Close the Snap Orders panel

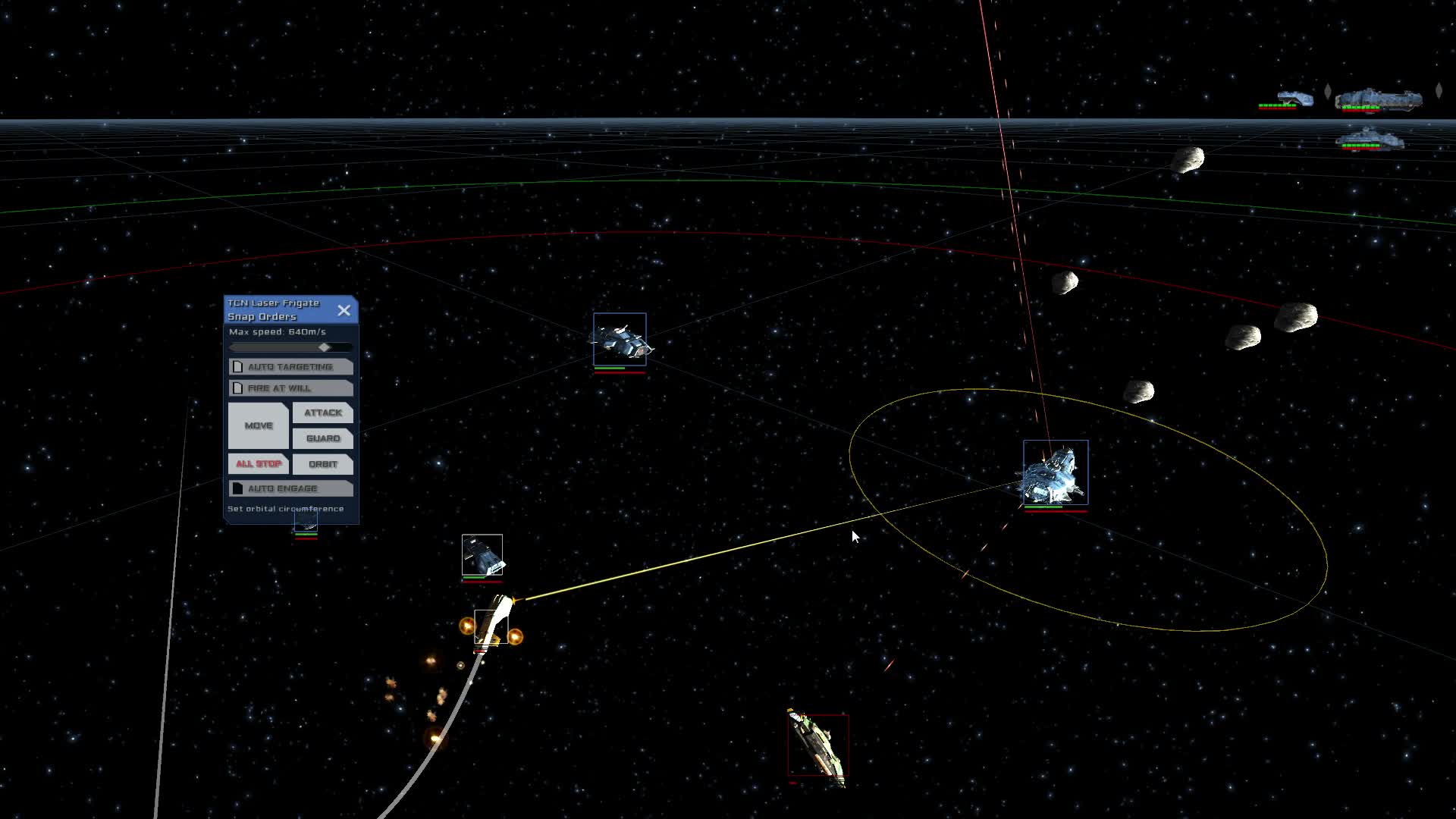point(344,310)
